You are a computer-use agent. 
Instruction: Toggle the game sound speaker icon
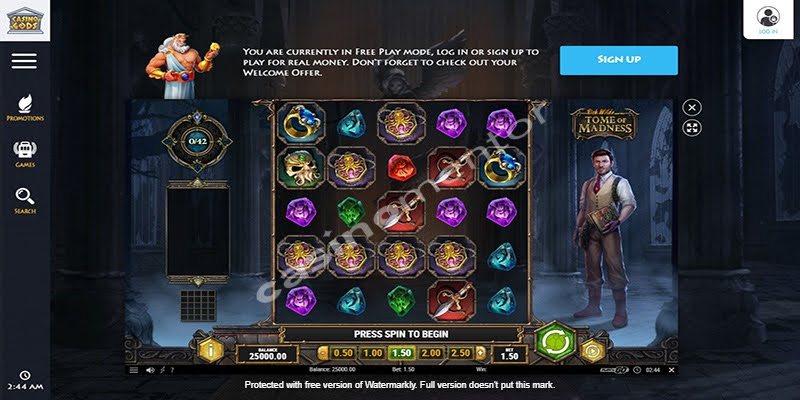click(149, 370)
